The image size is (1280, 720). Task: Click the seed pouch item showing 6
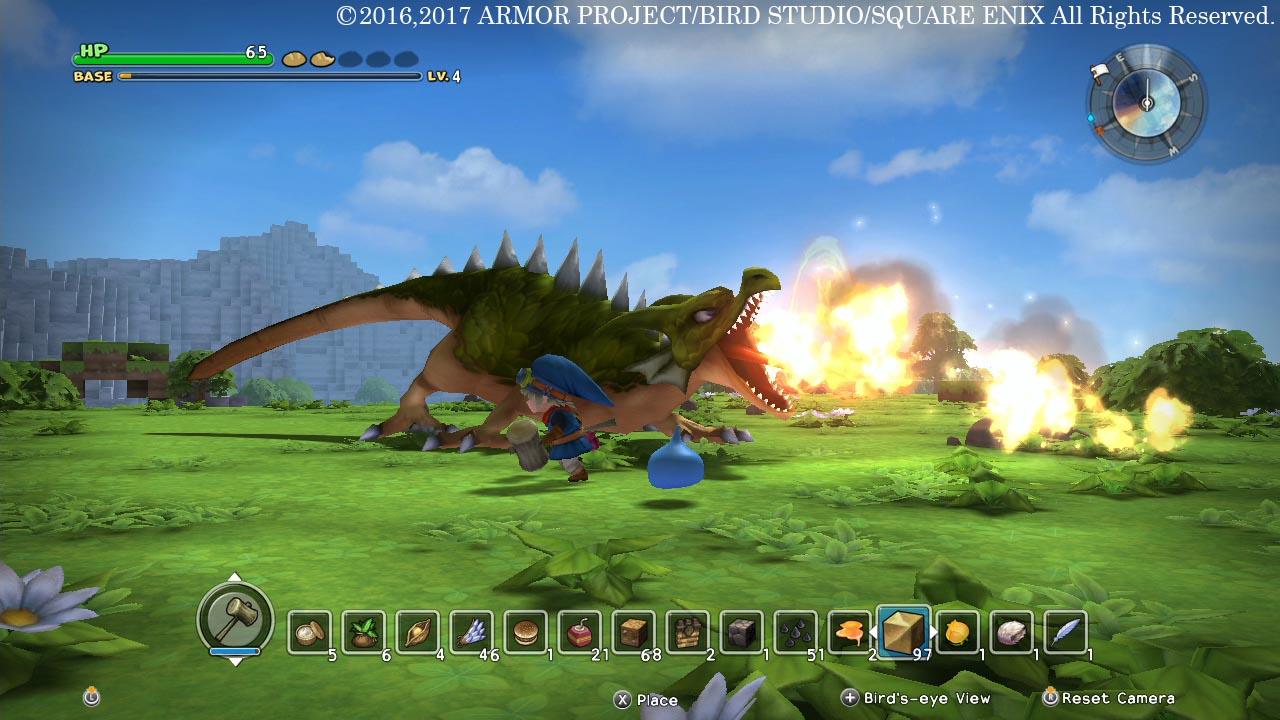click(x=363, y=630)
